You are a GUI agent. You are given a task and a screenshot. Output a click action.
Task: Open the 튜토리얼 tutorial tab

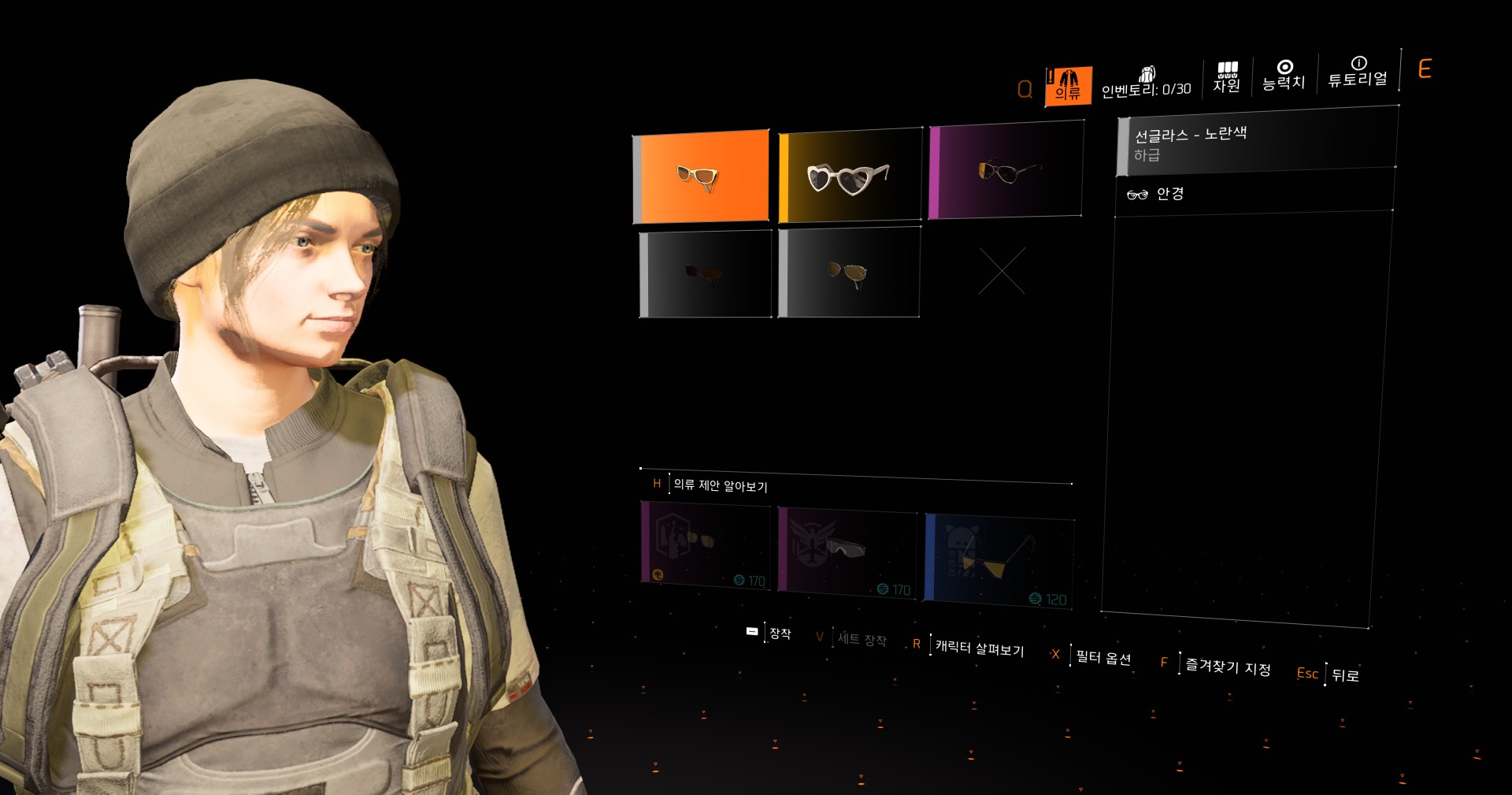click(1358, 72)
